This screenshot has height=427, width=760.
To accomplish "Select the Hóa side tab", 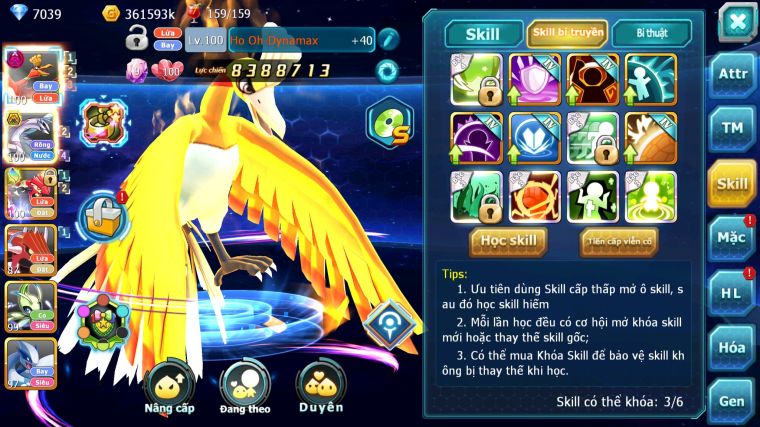I will (x=733, y=347).
